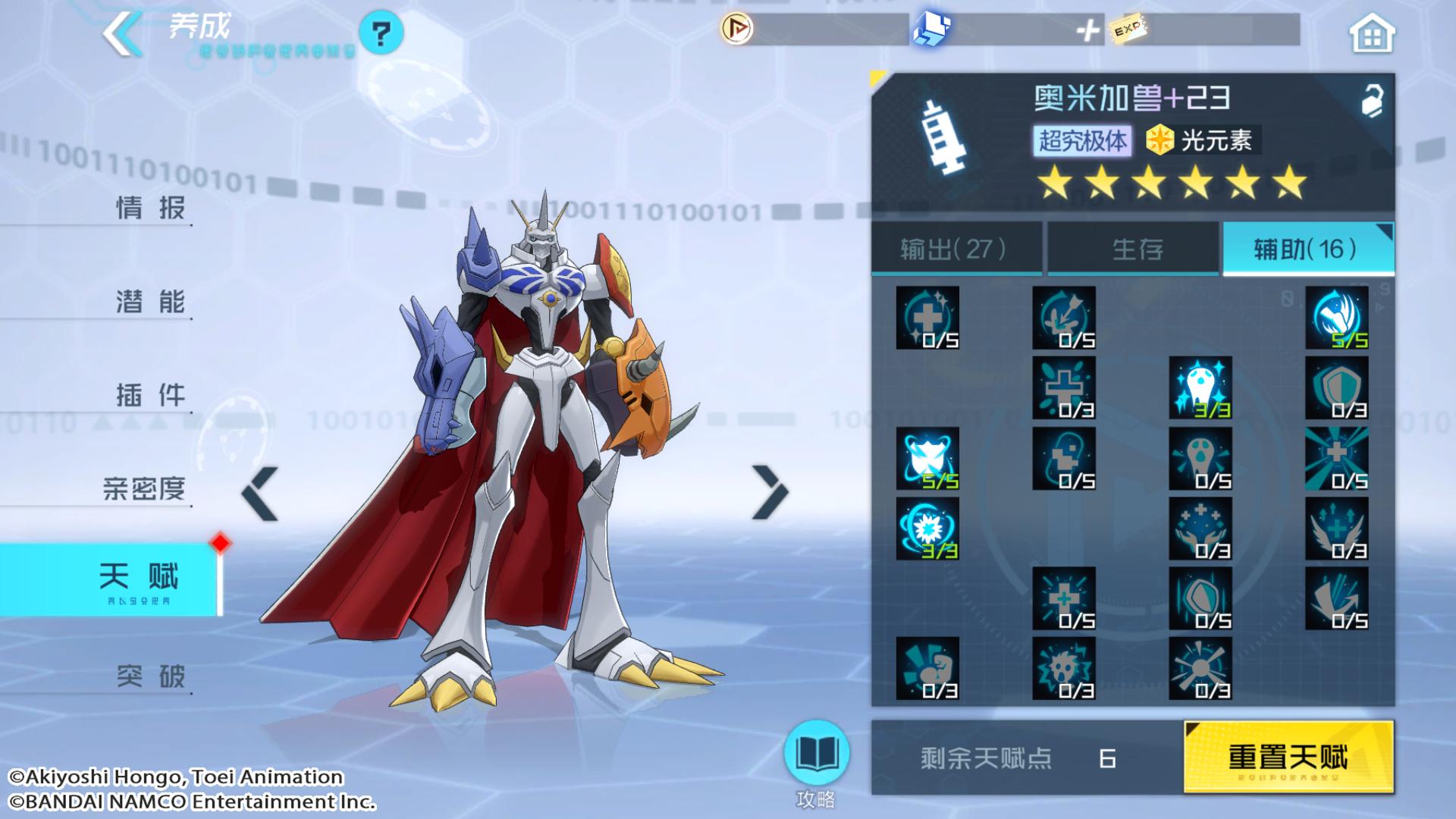Show the previous Digimon
Viewport: 1456px width, 819px height.
260,494
